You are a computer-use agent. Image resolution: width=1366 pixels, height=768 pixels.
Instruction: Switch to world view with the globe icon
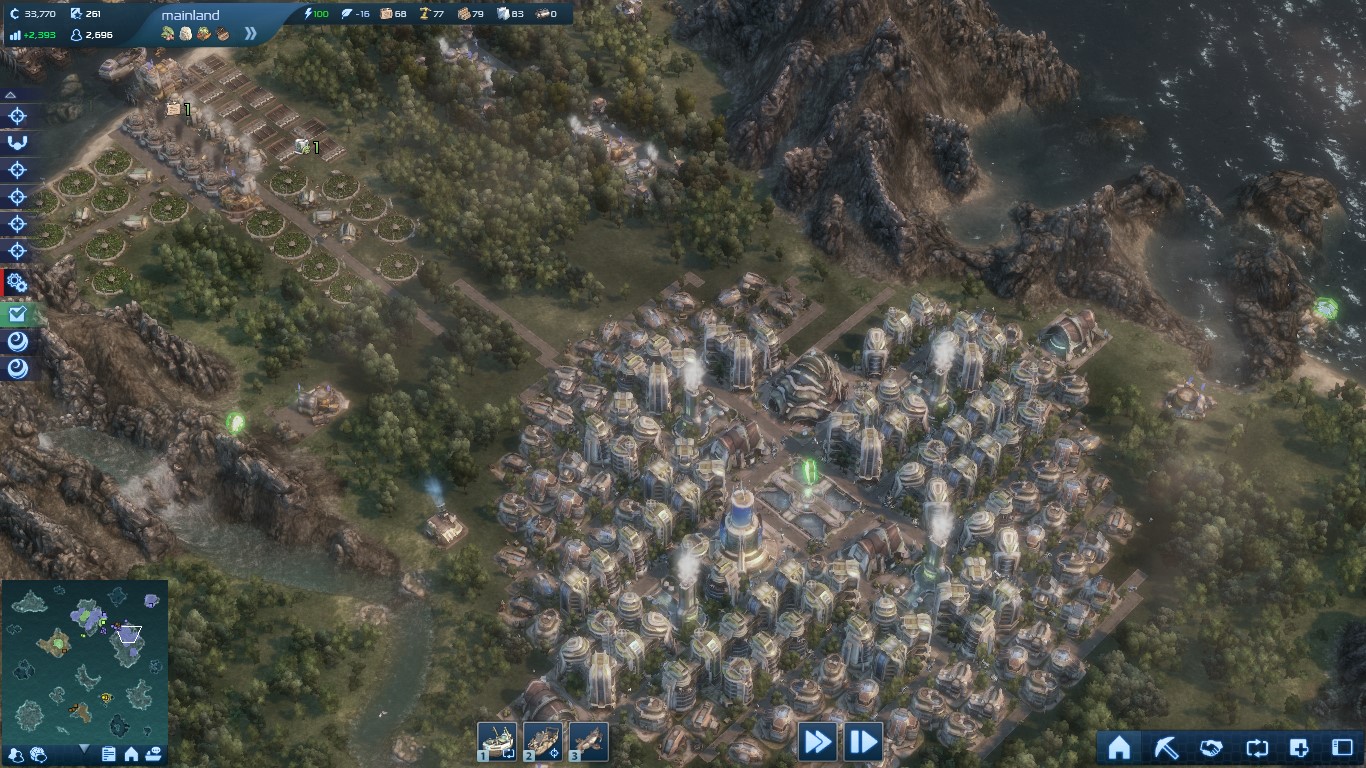(x=39, y=753)
